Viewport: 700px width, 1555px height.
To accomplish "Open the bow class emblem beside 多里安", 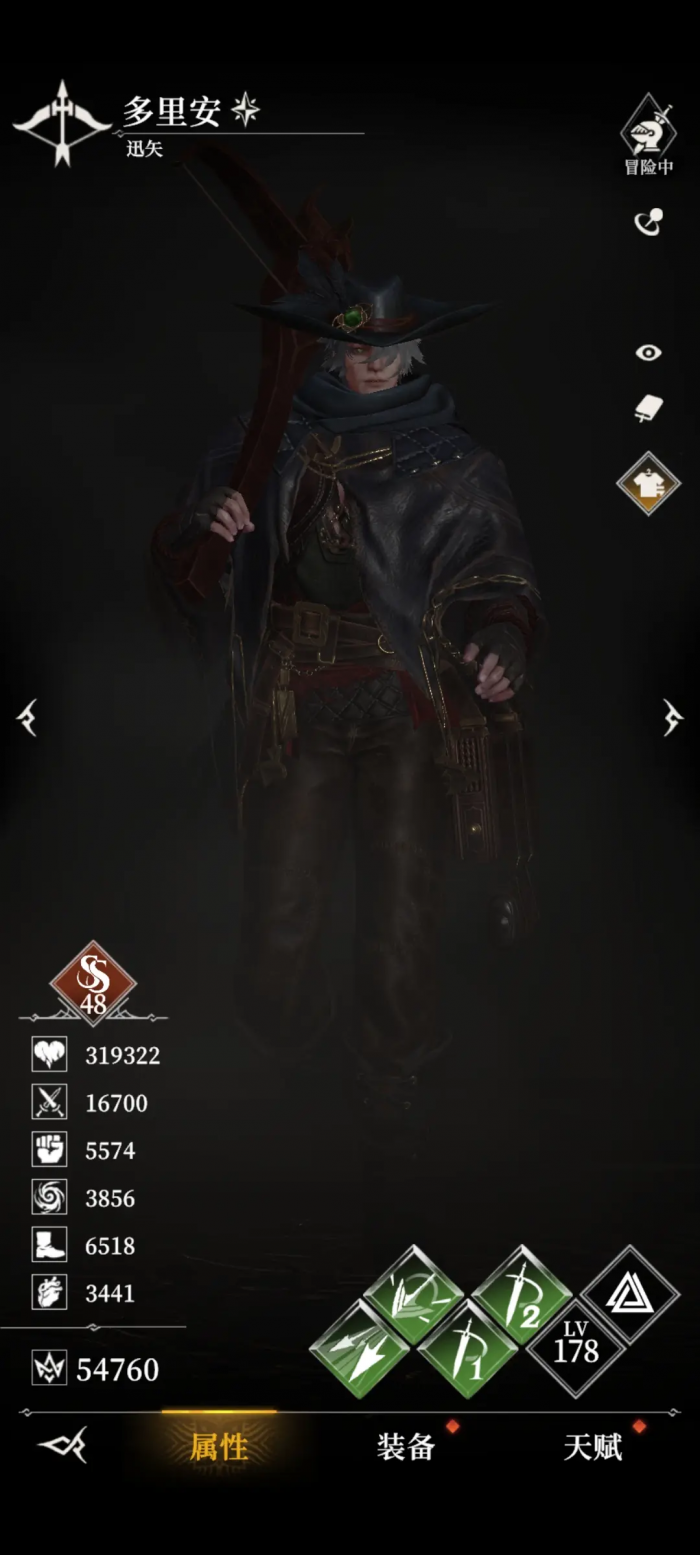I will point(62,123).
